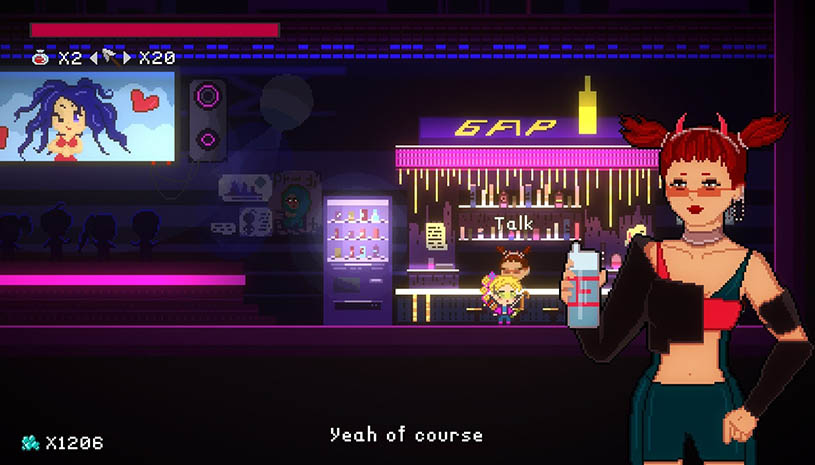Click the Talk prompt above the bartender

coord(514,224)
